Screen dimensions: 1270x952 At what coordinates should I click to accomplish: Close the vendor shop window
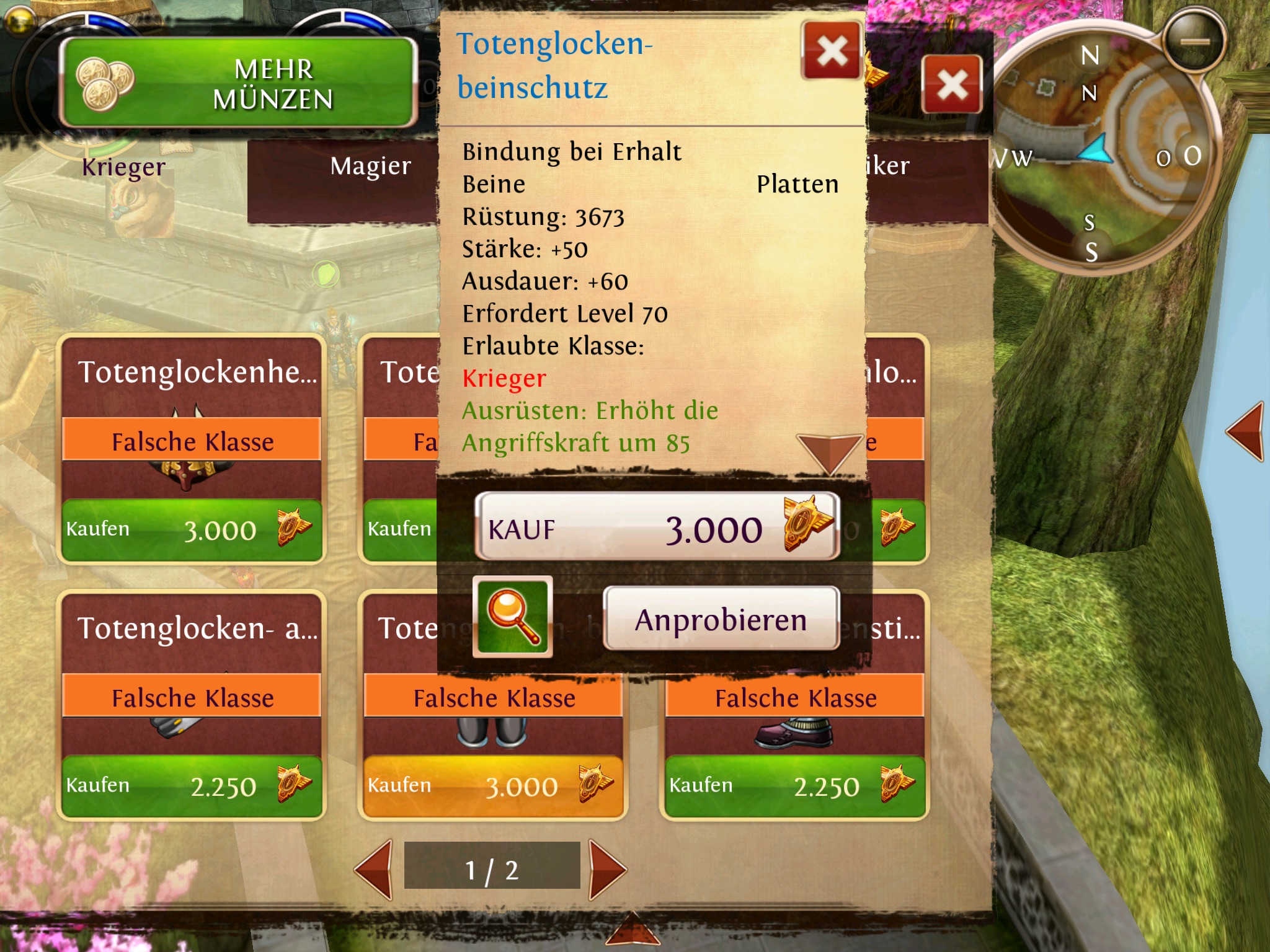pyautogui.click(x=951, y=84)
